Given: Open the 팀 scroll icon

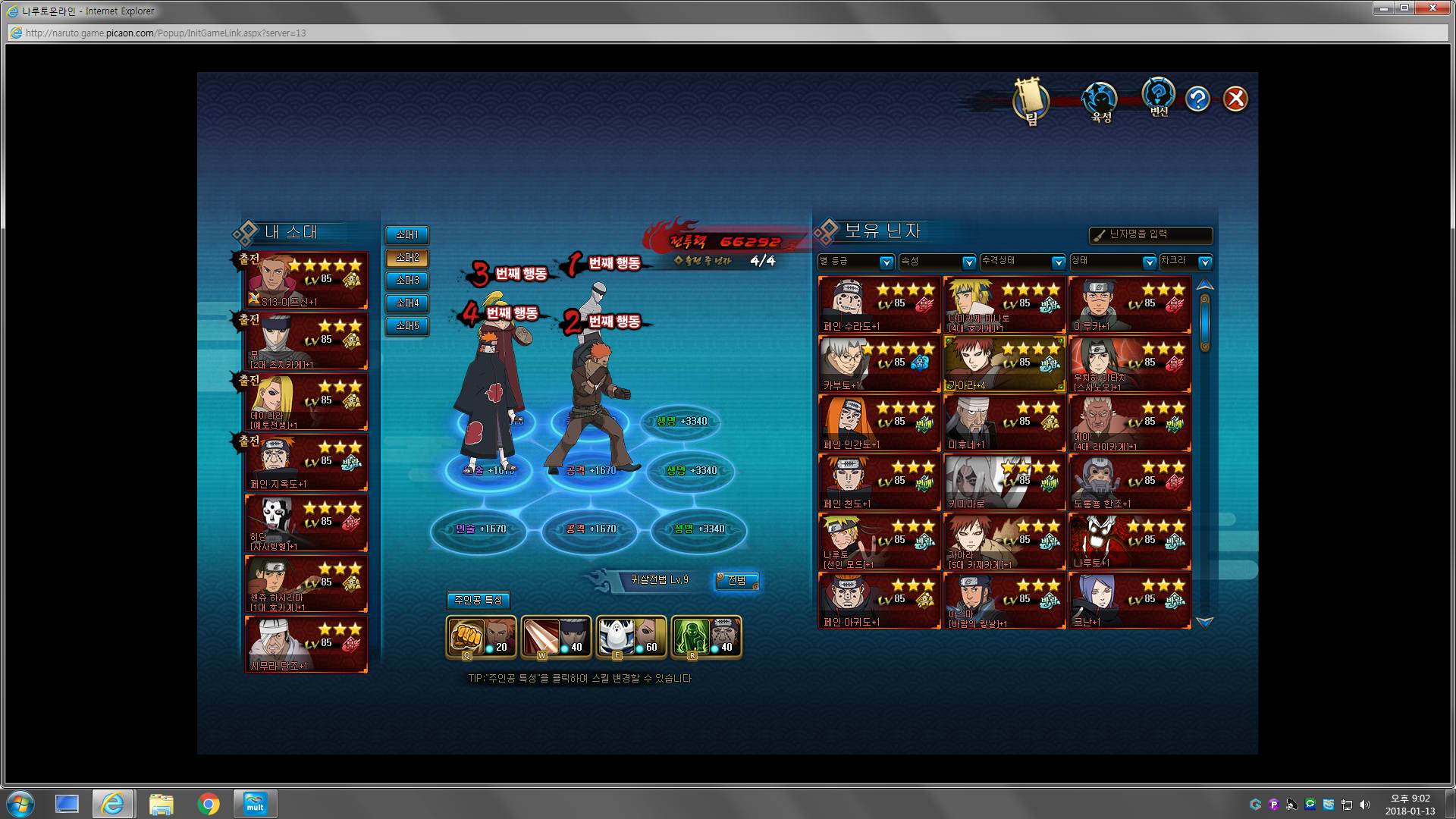Looking at the screenshot, I should tap(1031, 101).
